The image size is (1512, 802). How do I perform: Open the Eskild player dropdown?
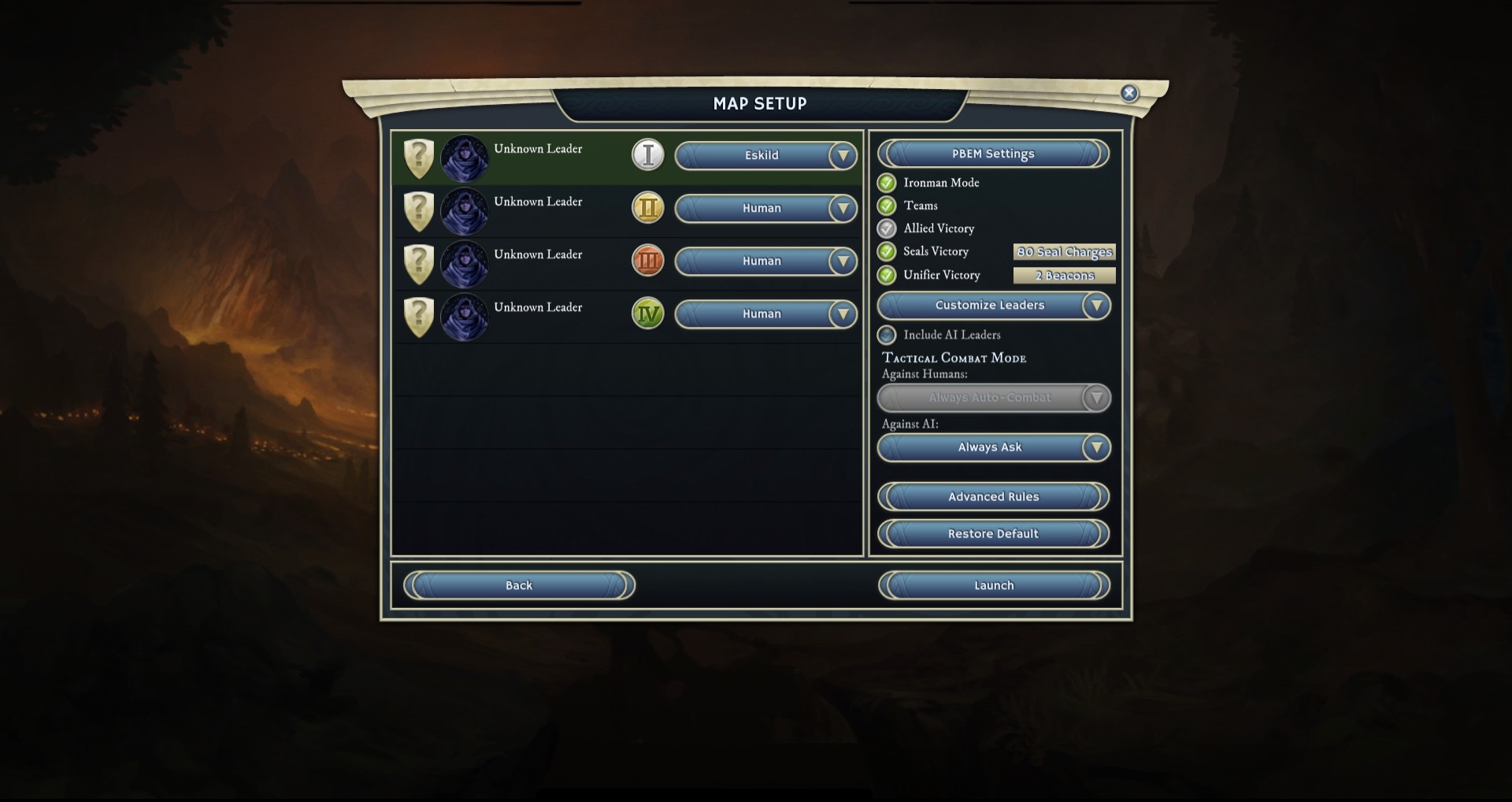click(x=765, y=156)
